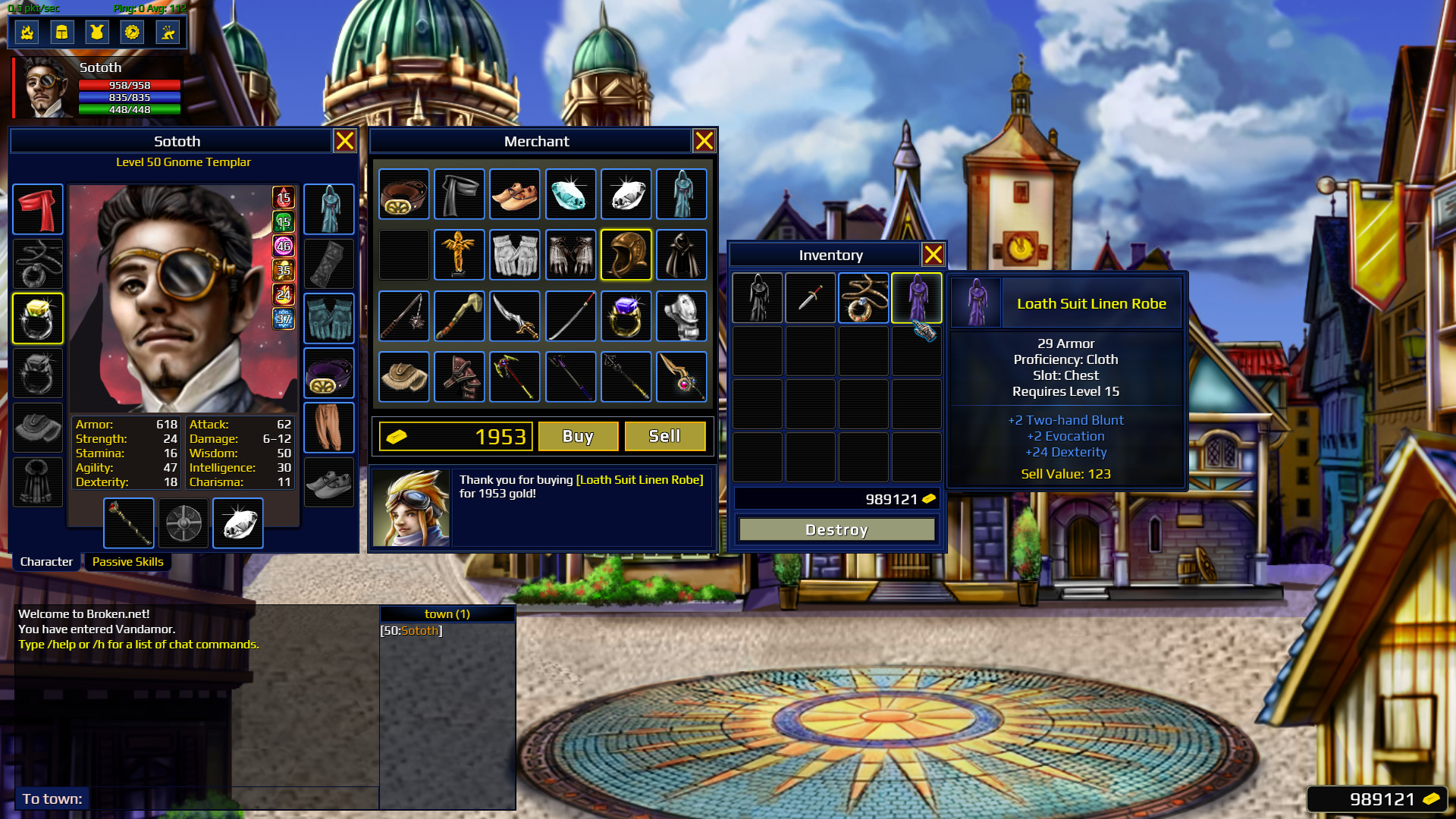Pick the katana from the Merchant wares
The image size is (1456, 819).
571,316
